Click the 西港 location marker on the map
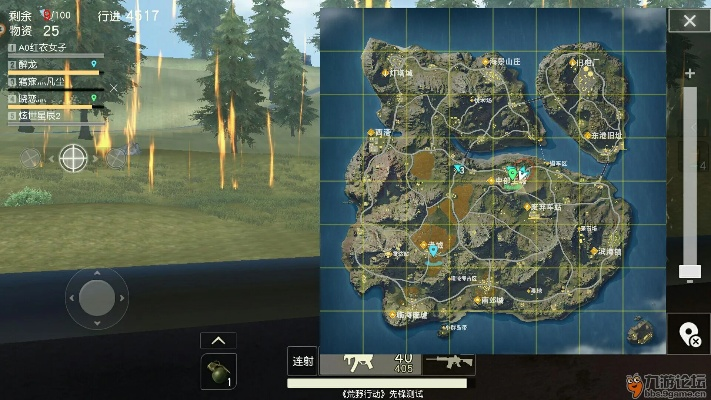The width and height of the screenshot is (711, 400). (x=381, y=131)
